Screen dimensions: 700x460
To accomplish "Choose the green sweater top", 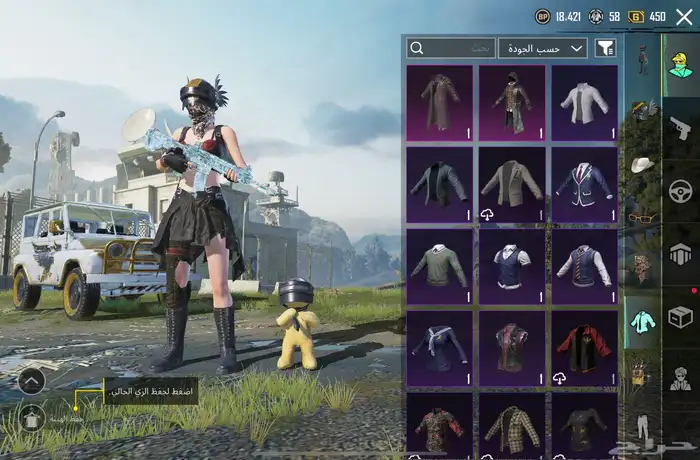I will tap(440, 266).
